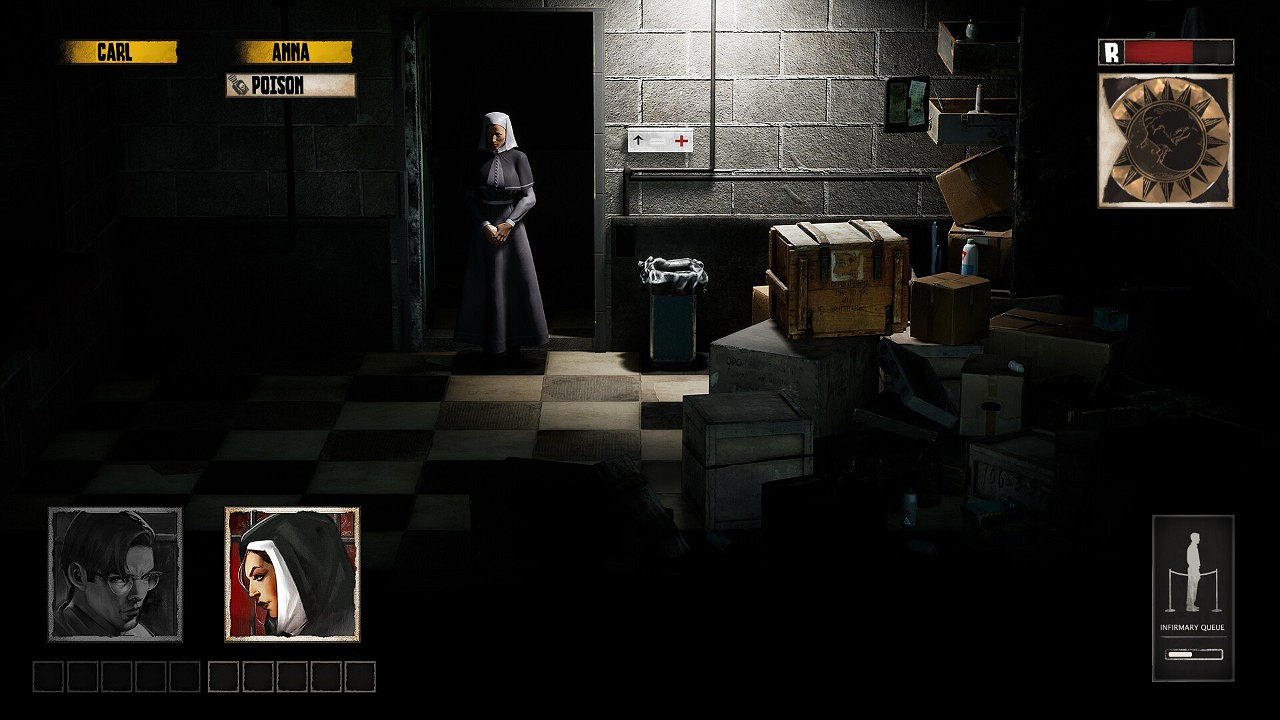Click the red cross infirmary sign

682,139
